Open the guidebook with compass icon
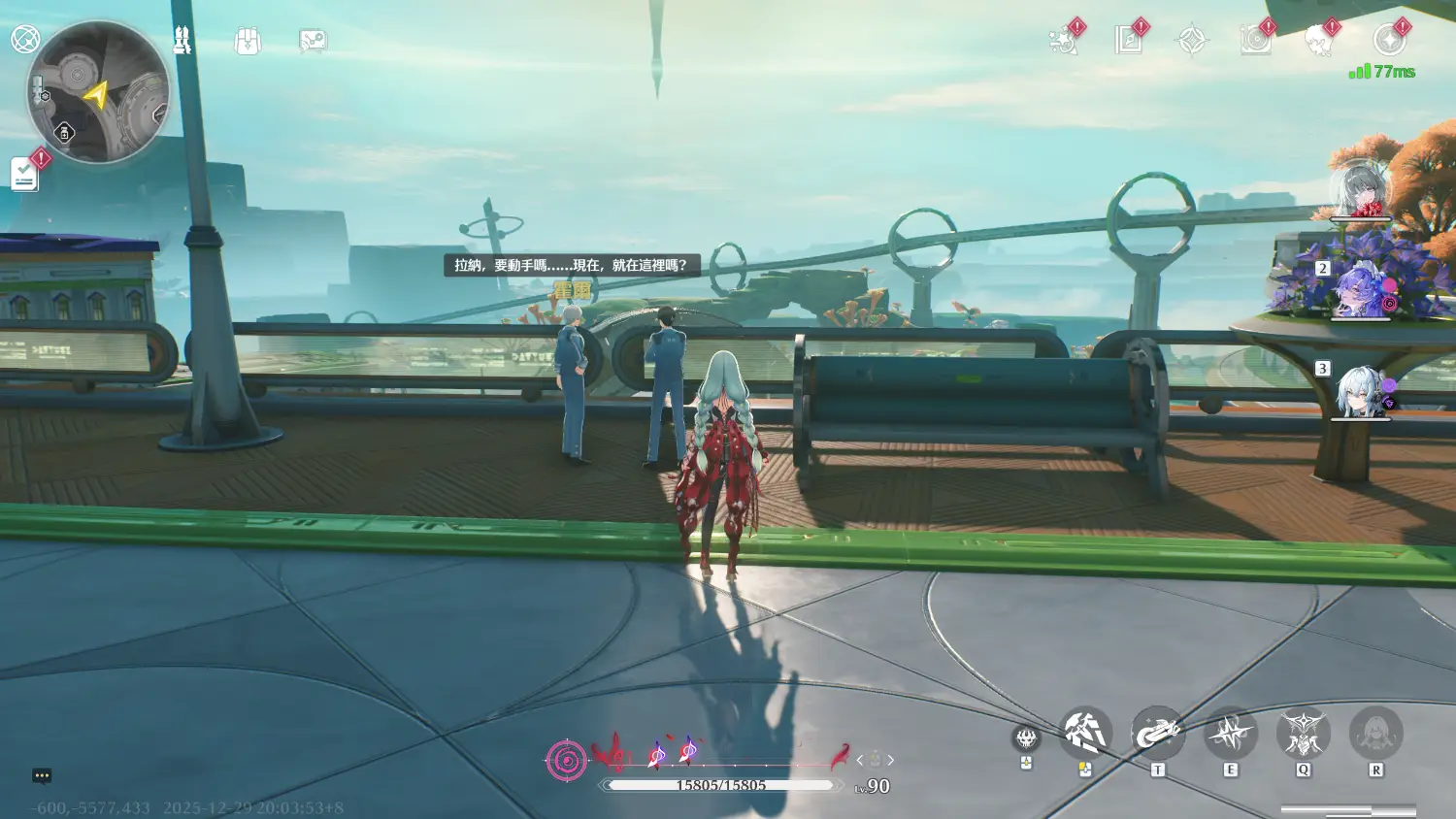The height and width of the screenshot is (819, 1456). point(1128,41)
